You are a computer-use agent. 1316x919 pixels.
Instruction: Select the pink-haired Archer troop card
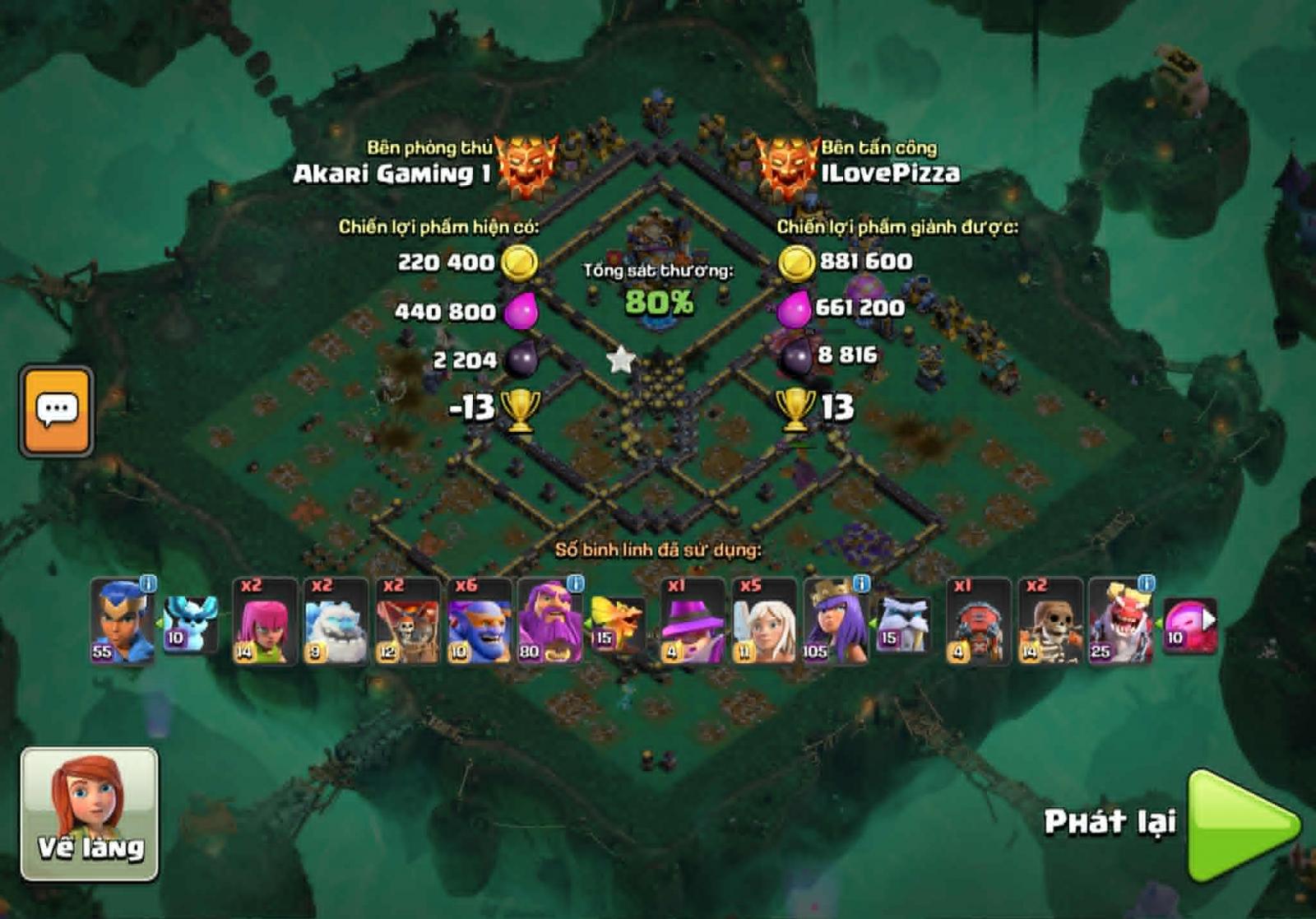coord(264,622)
